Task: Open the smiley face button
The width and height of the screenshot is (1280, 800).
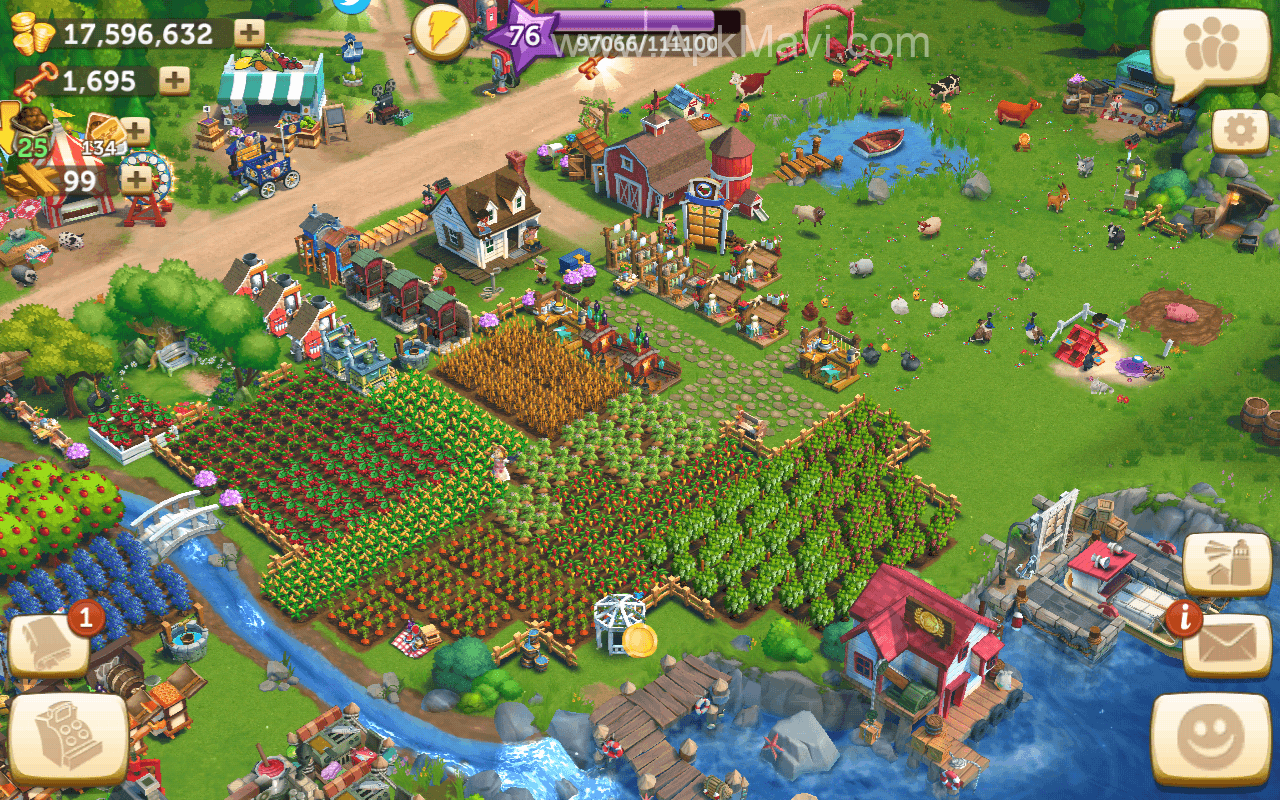Action: point(1210,740)
